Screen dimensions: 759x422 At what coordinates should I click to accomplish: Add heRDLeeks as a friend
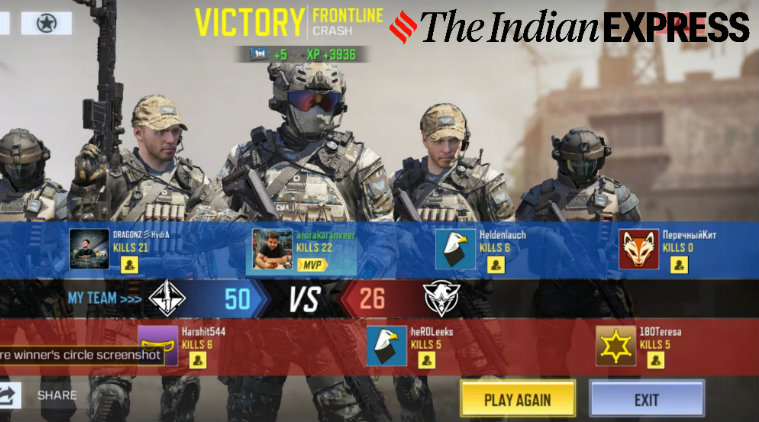[426, 361]
